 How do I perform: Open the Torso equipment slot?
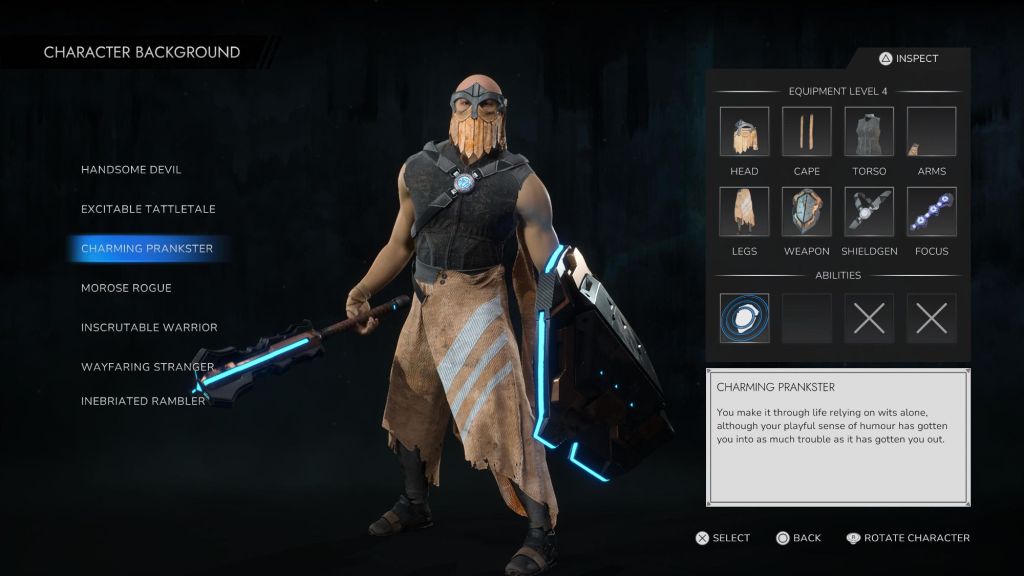(x=869, y=132)
